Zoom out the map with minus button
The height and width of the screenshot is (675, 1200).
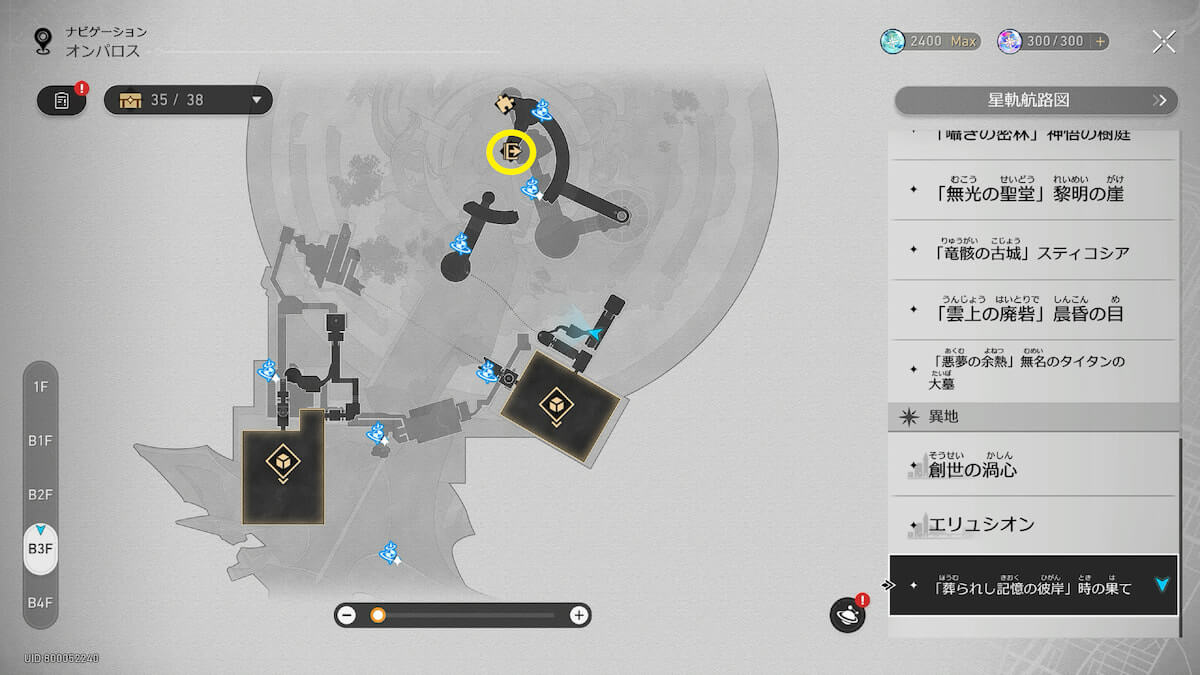coord(347,615)
